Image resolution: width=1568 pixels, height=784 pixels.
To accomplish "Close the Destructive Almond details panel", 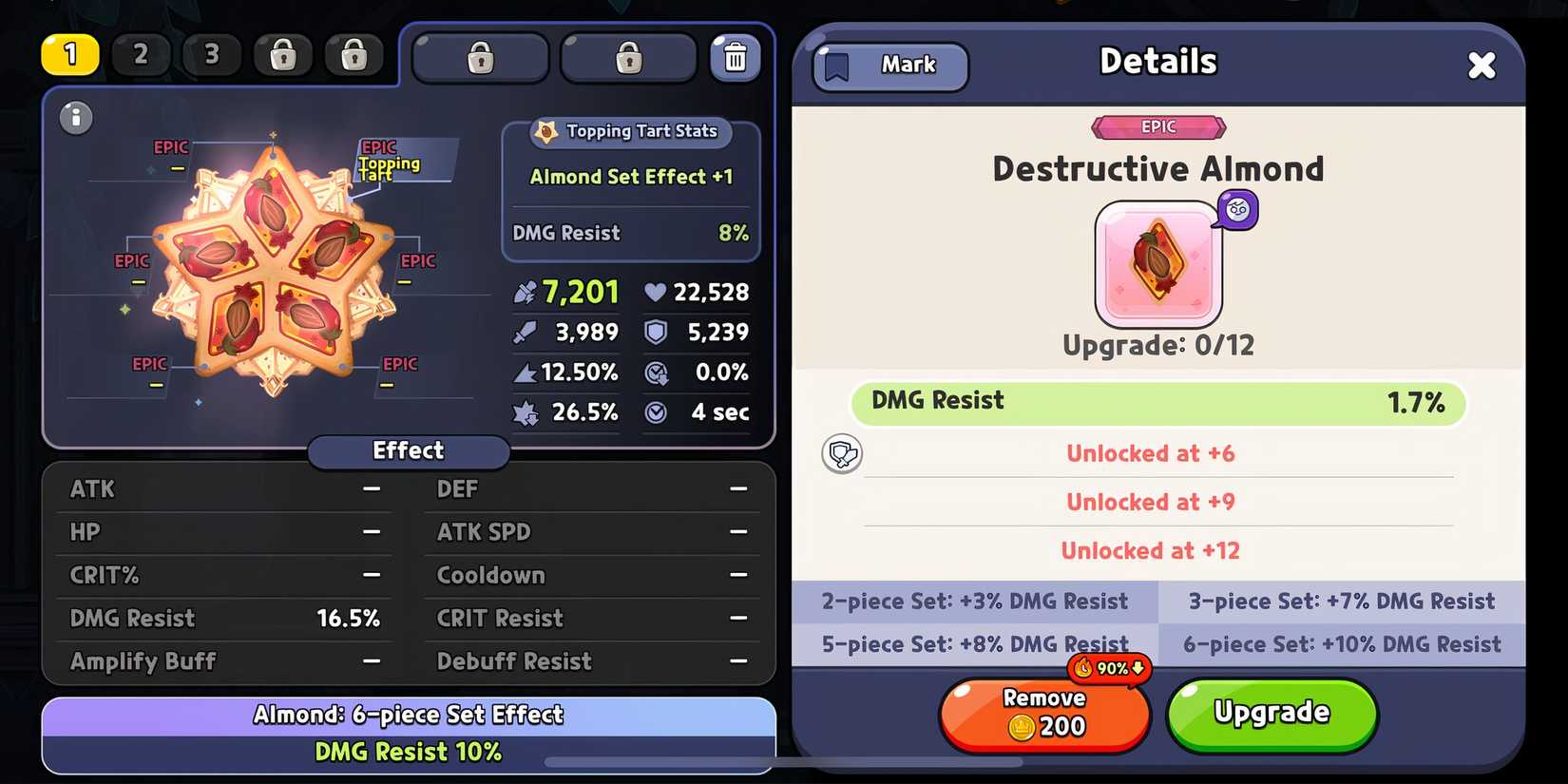I will [1482, 65].
